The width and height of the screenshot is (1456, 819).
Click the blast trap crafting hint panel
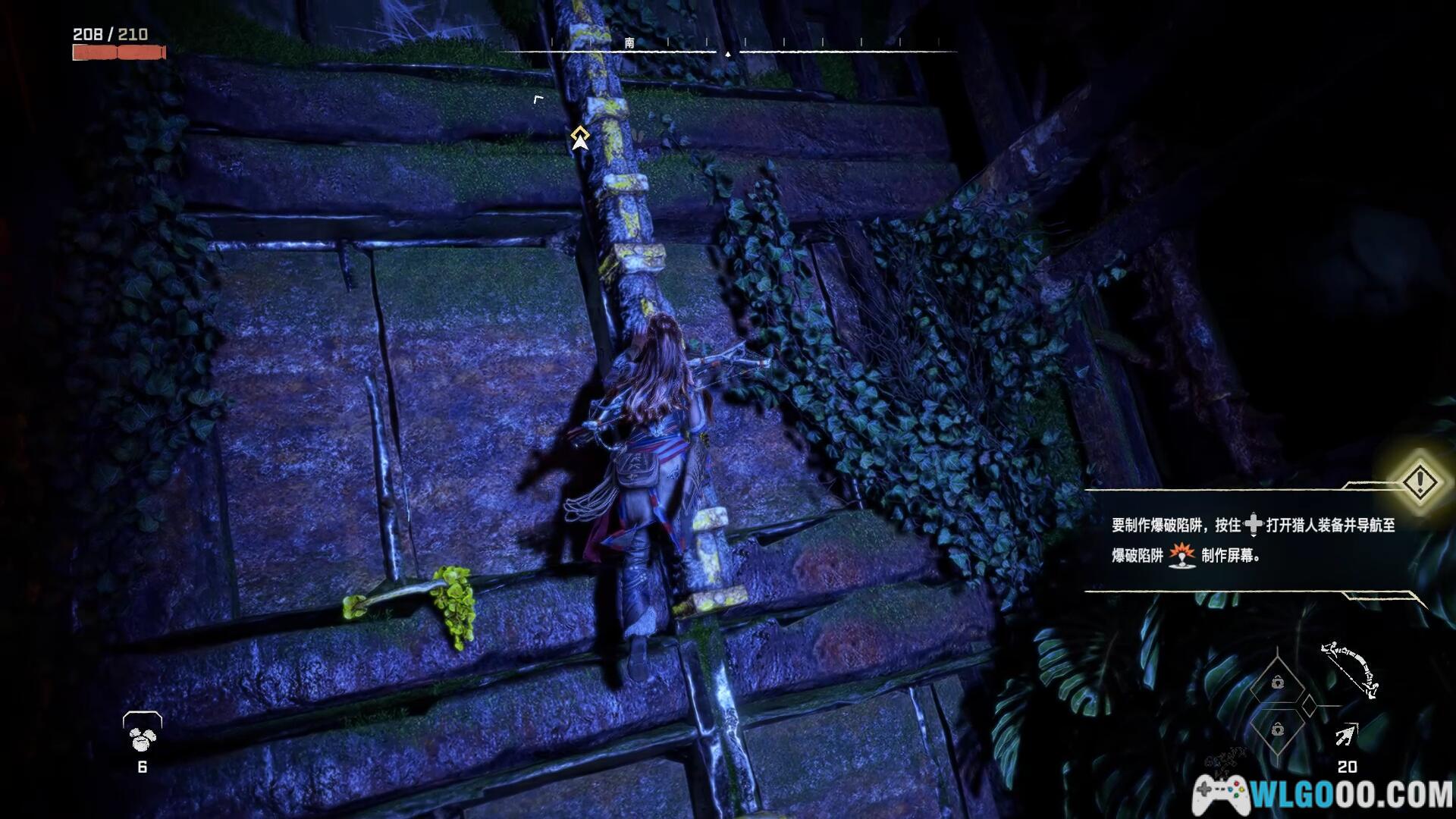[1251, 540]
